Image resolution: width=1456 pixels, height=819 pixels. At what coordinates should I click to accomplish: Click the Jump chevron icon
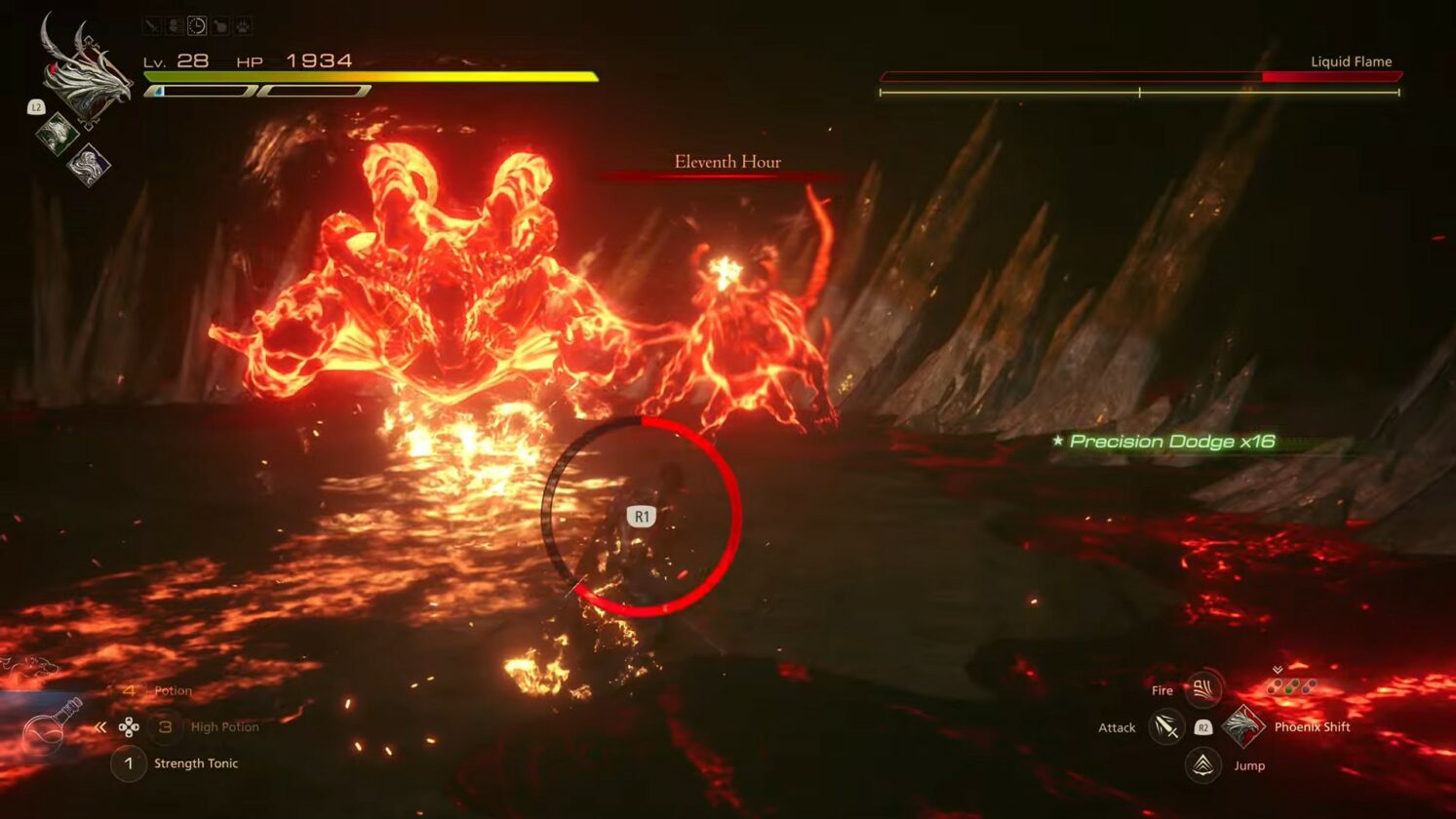coord(1201,766)
